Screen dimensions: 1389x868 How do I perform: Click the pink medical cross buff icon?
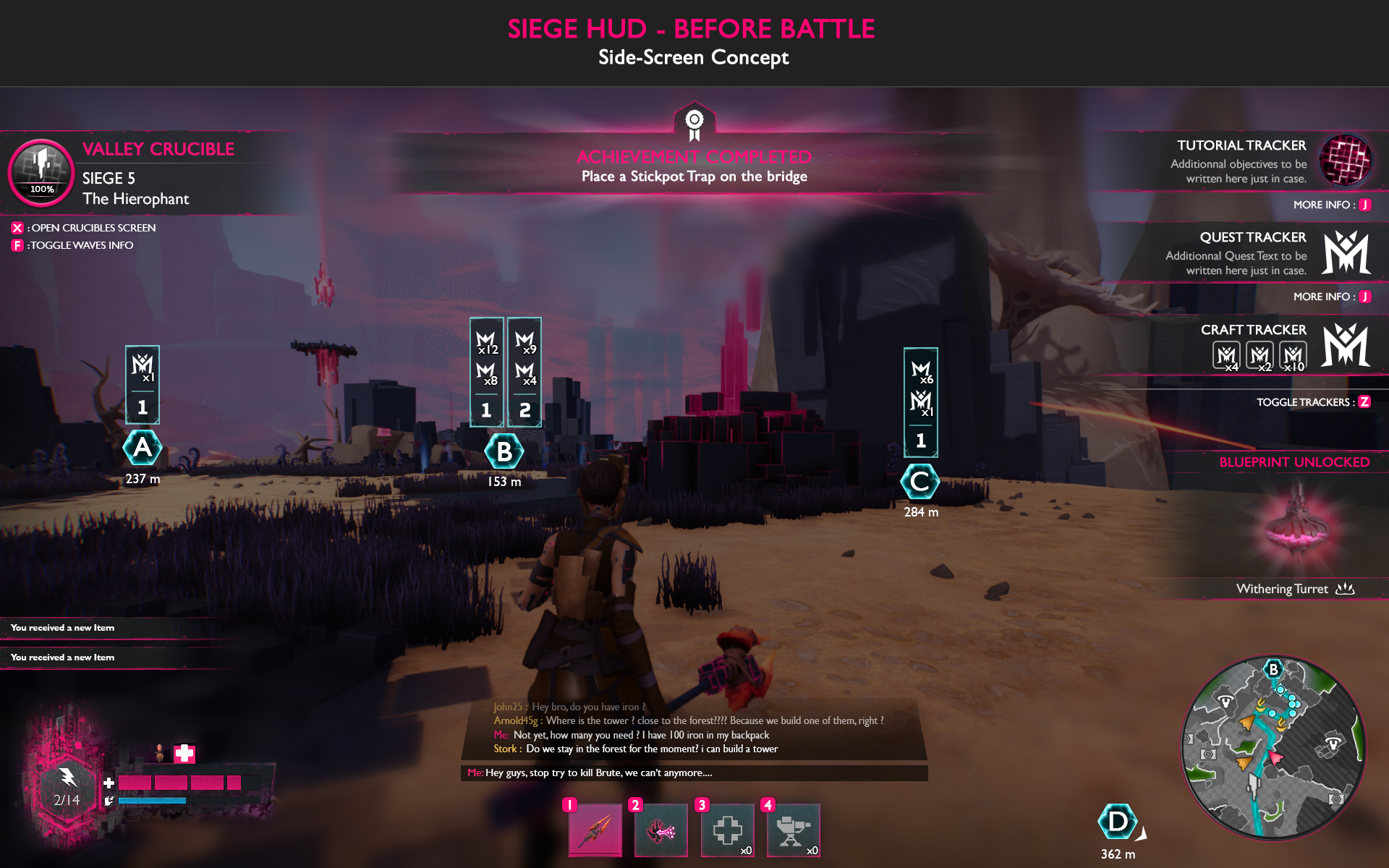coord(184,754)
